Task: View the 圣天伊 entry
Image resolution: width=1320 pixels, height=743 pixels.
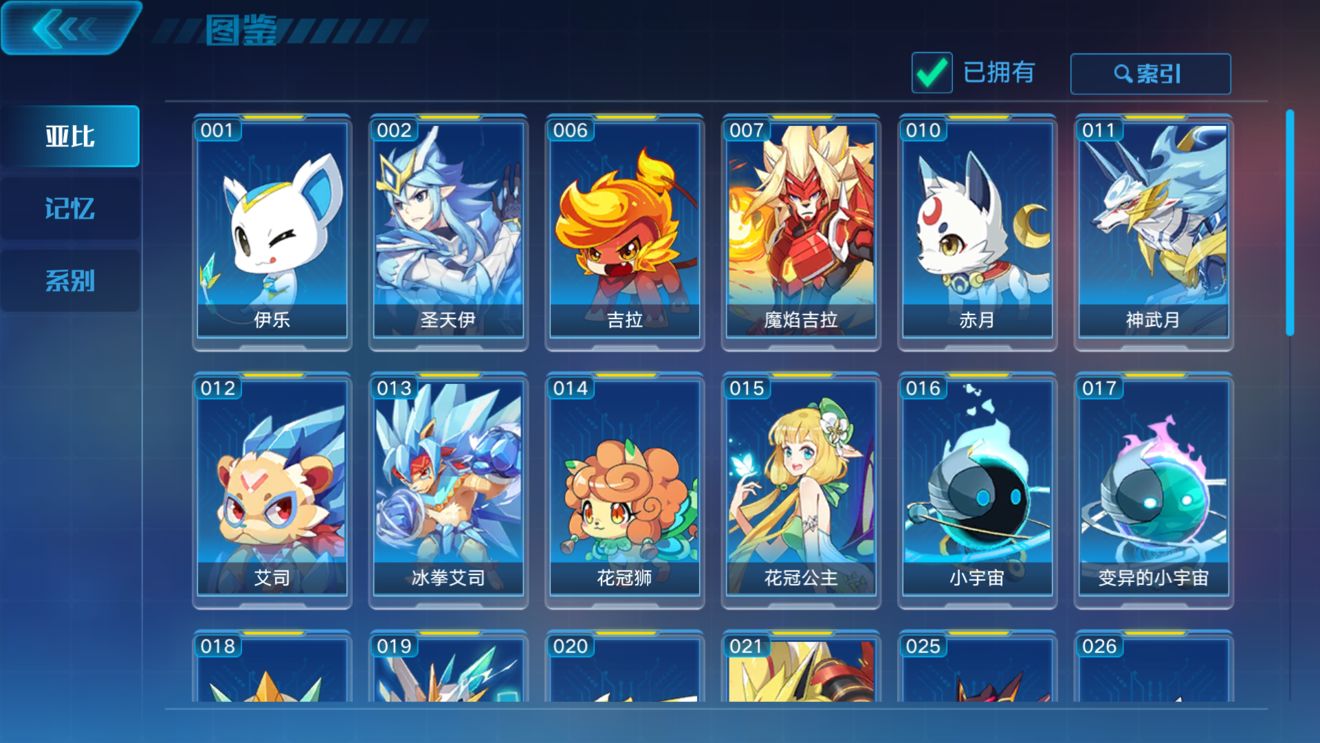Action: [x=447, y=230]
